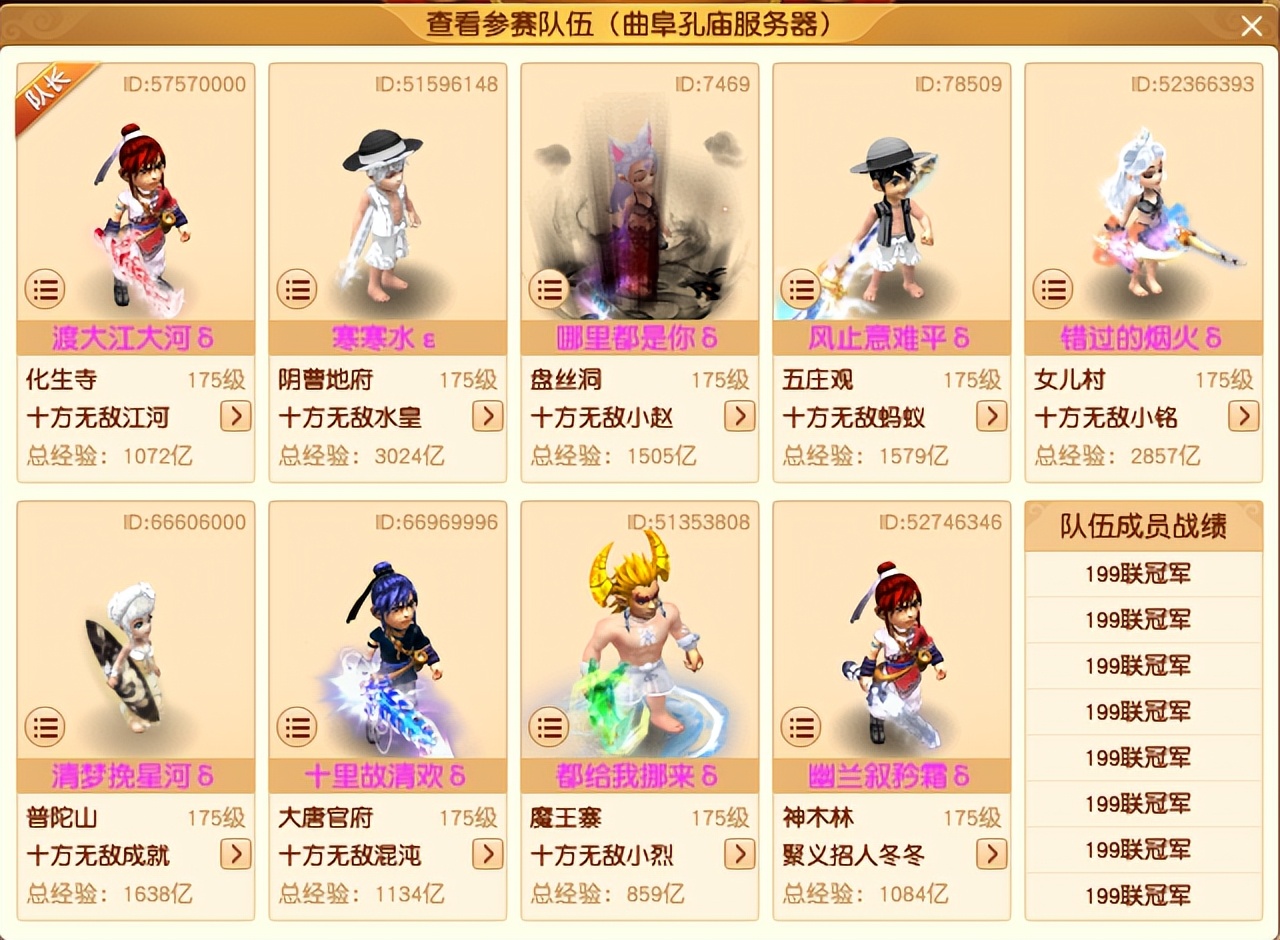Click the list icon on 都给我挪来's card

[549, 727]
